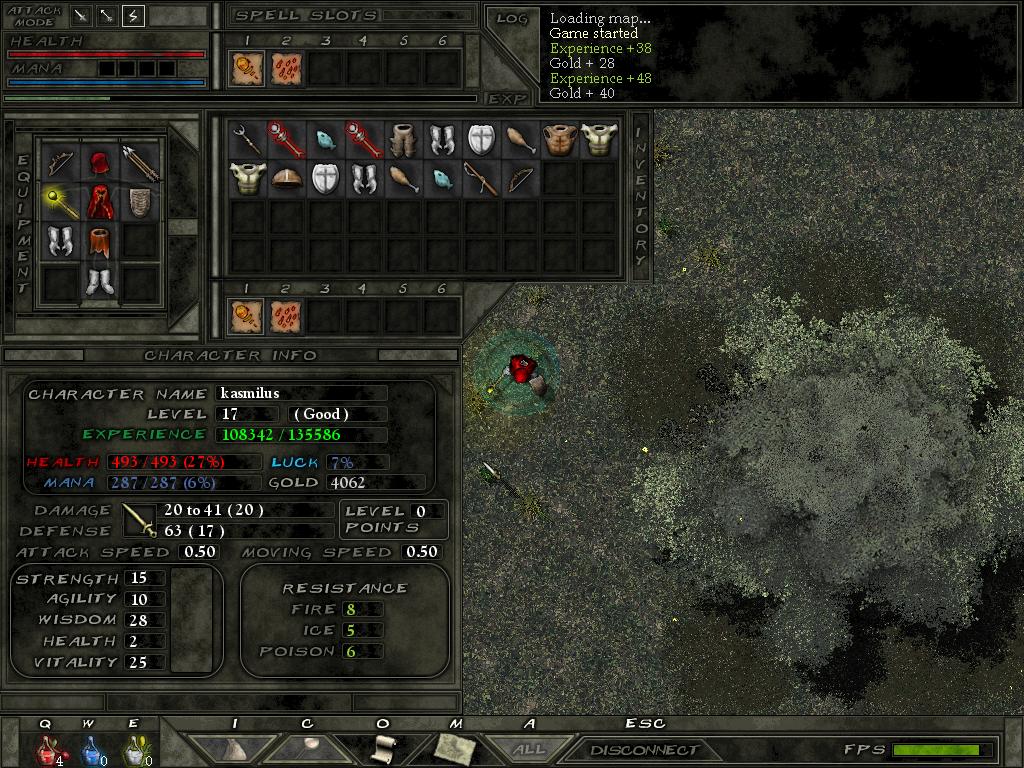Screen dimensions: 1024x768
Task: Select the fireball scroll in top spell slots
Action: (245, 69)
